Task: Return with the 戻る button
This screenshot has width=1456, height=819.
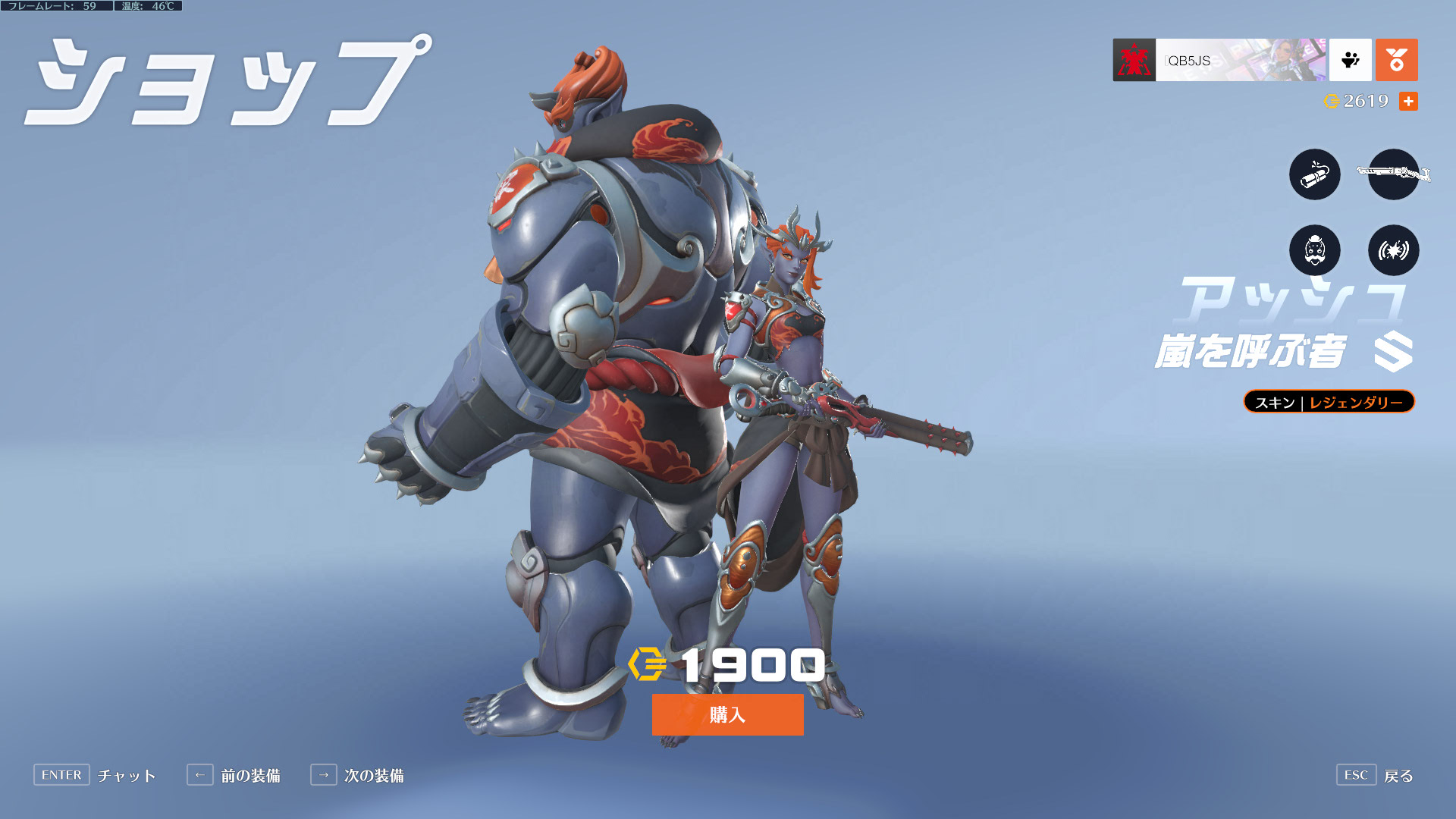Action: coord(1398,775)
